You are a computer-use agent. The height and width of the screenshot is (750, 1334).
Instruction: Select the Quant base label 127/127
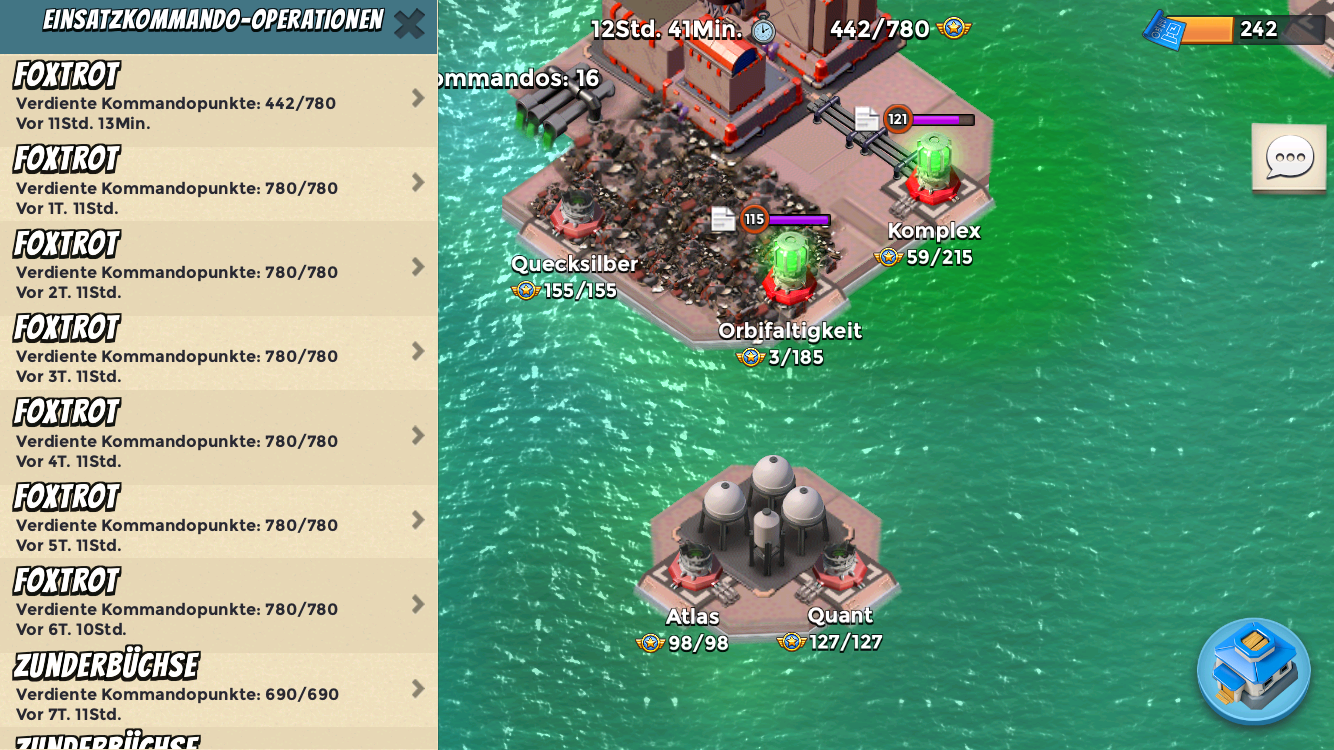pos(838,629)
